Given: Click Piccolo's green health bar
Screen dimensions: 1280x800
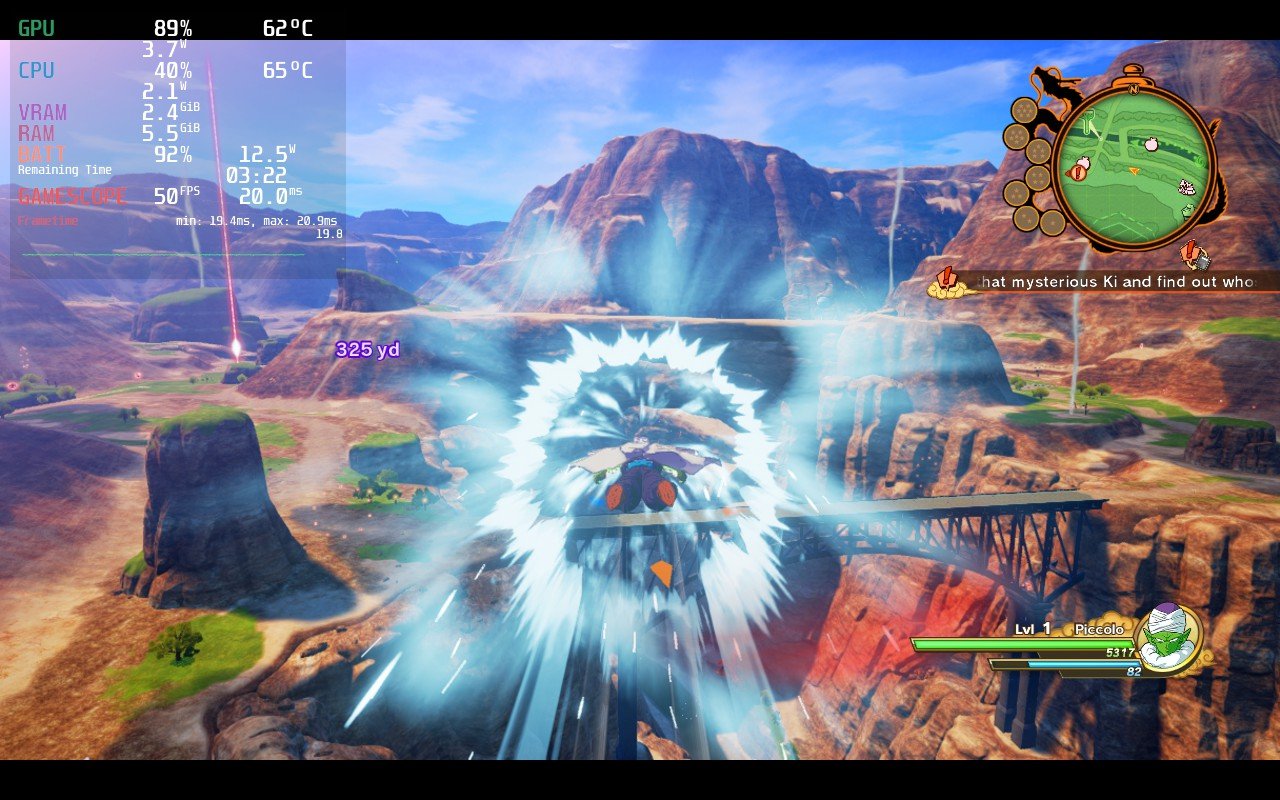Looking at the screenshot, I should [x=1020, y=645].
